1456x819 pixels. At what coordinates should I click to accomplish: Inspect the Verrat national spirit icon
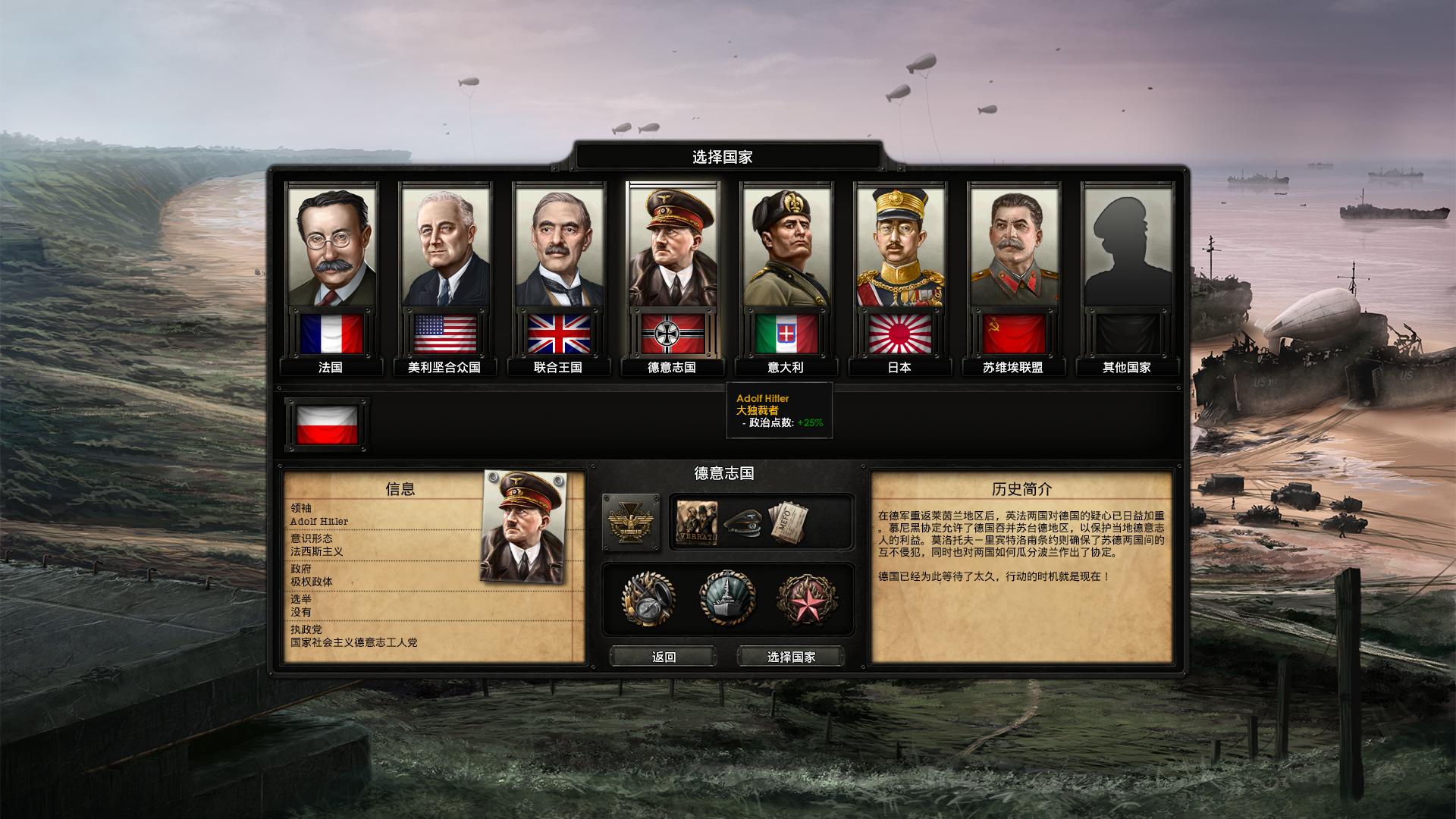pyautogui.click(x=696, y=522)
